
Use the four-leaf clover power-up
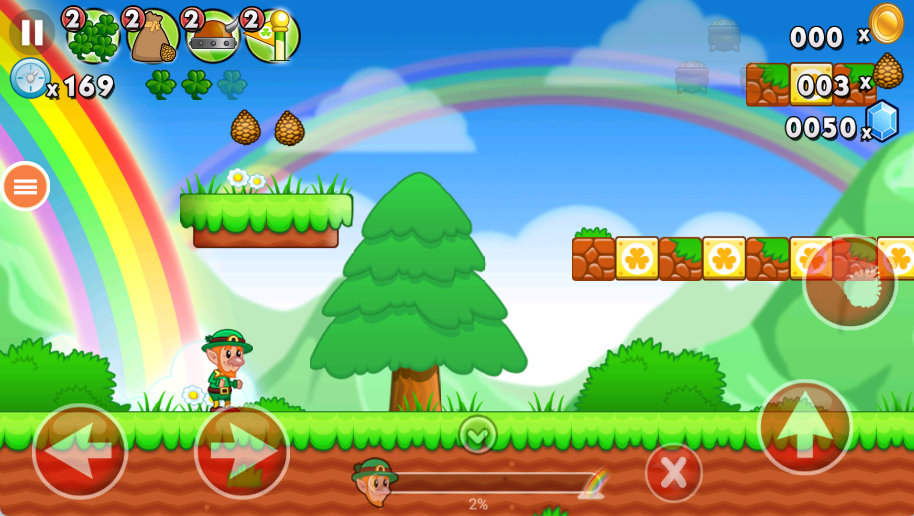[x=94, y=37]
